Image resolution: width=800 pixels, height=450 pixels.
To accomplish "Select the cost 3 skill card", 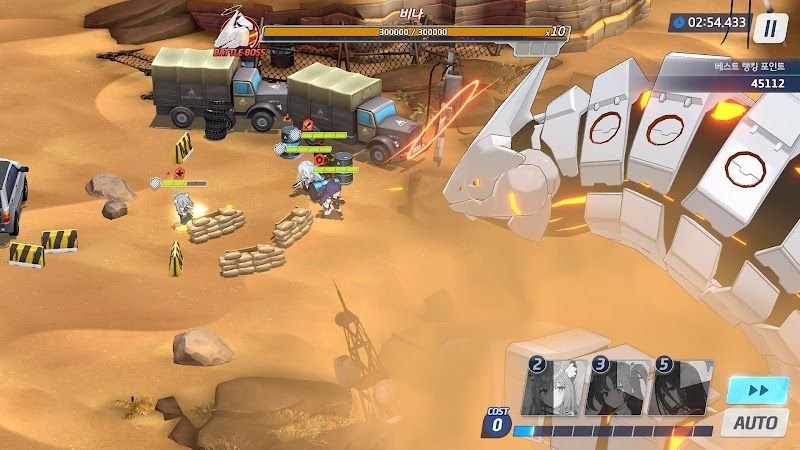I will [x=617, y=386].
